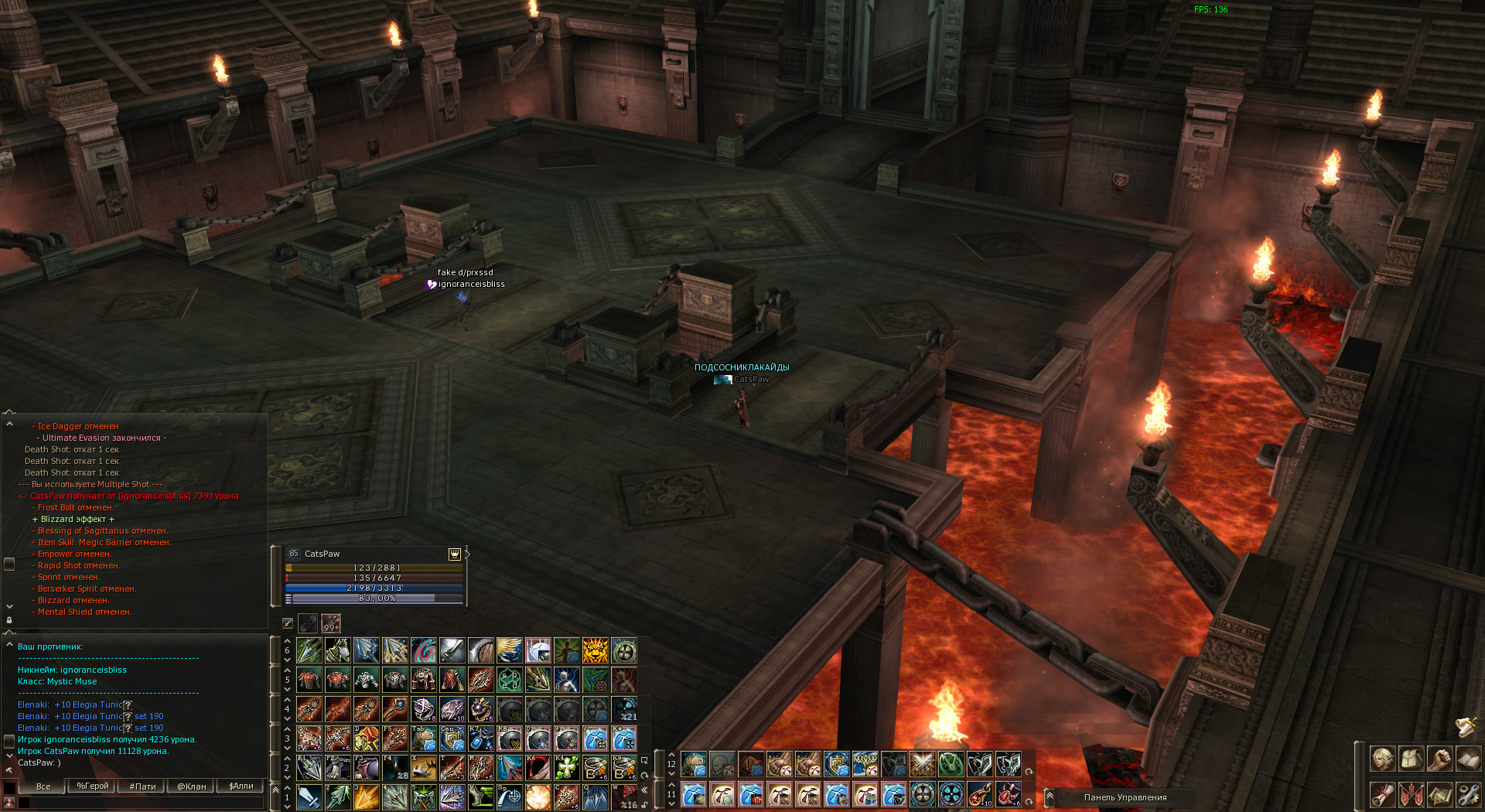The width and height of the screenshot is (1485, 812).
Task: Open the inventory bag icon
Action: pyautogui.click(x=1411, y=759)
